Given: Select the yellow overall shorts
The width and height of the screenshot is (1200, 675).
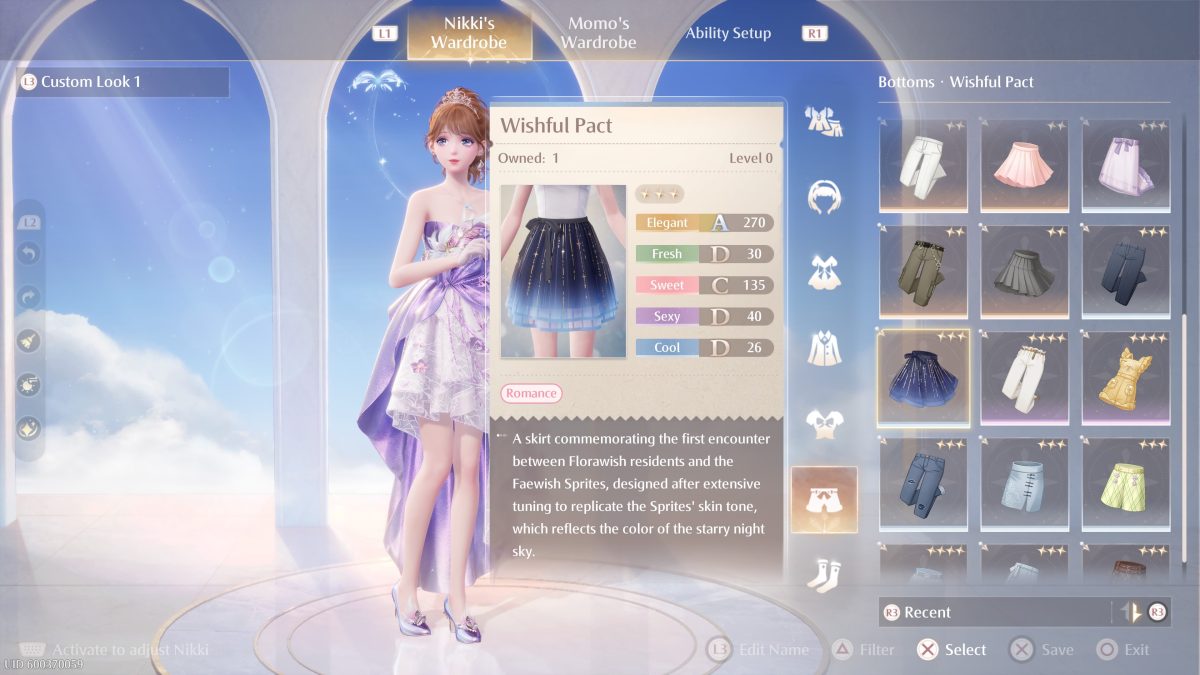Looking at the screenshot, I should point(1125,376).
